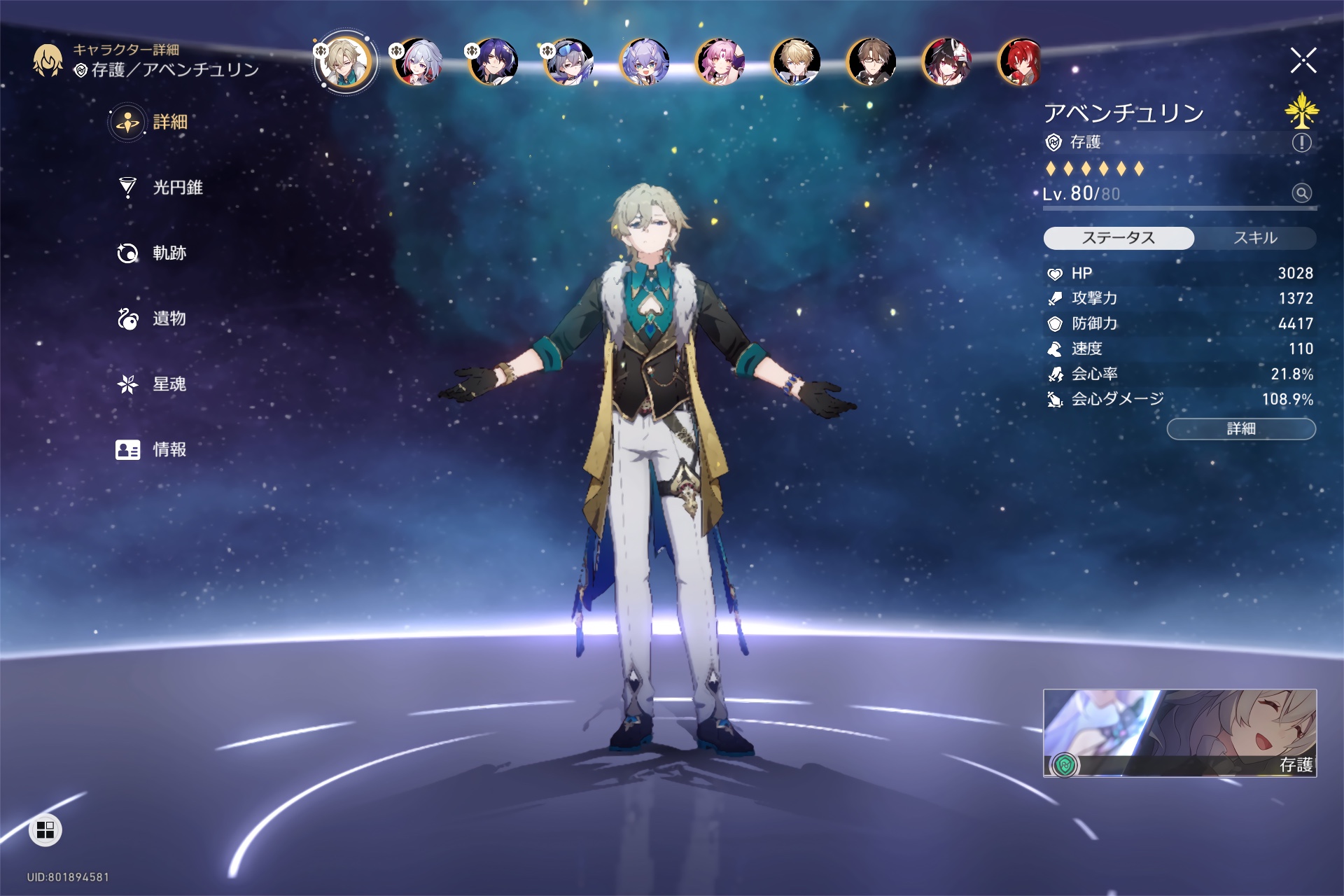Open the path info exclamation icon

tap(1301, 143)
